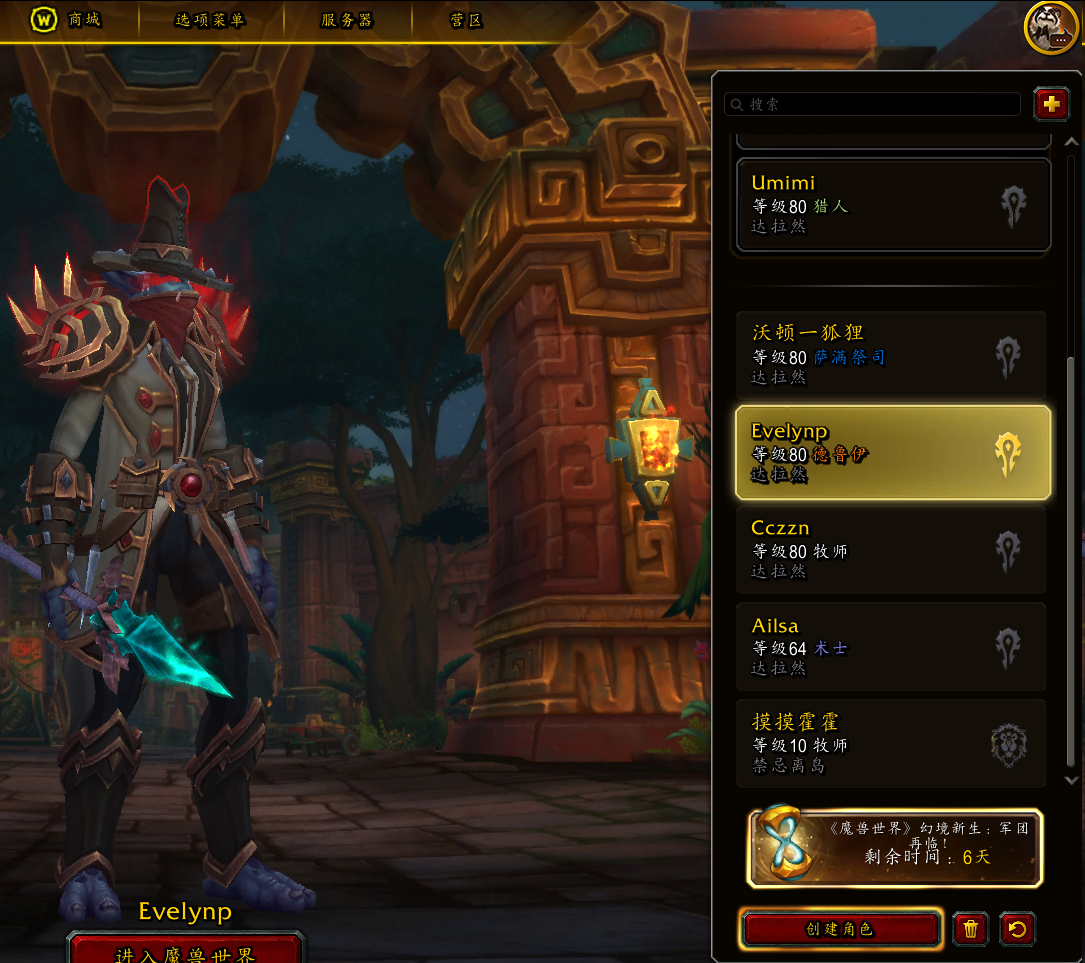Open the 营区 campsite menu
The height and width of the screenshot is (963, 1085).
pyautogui.click(x=466, y=19)
